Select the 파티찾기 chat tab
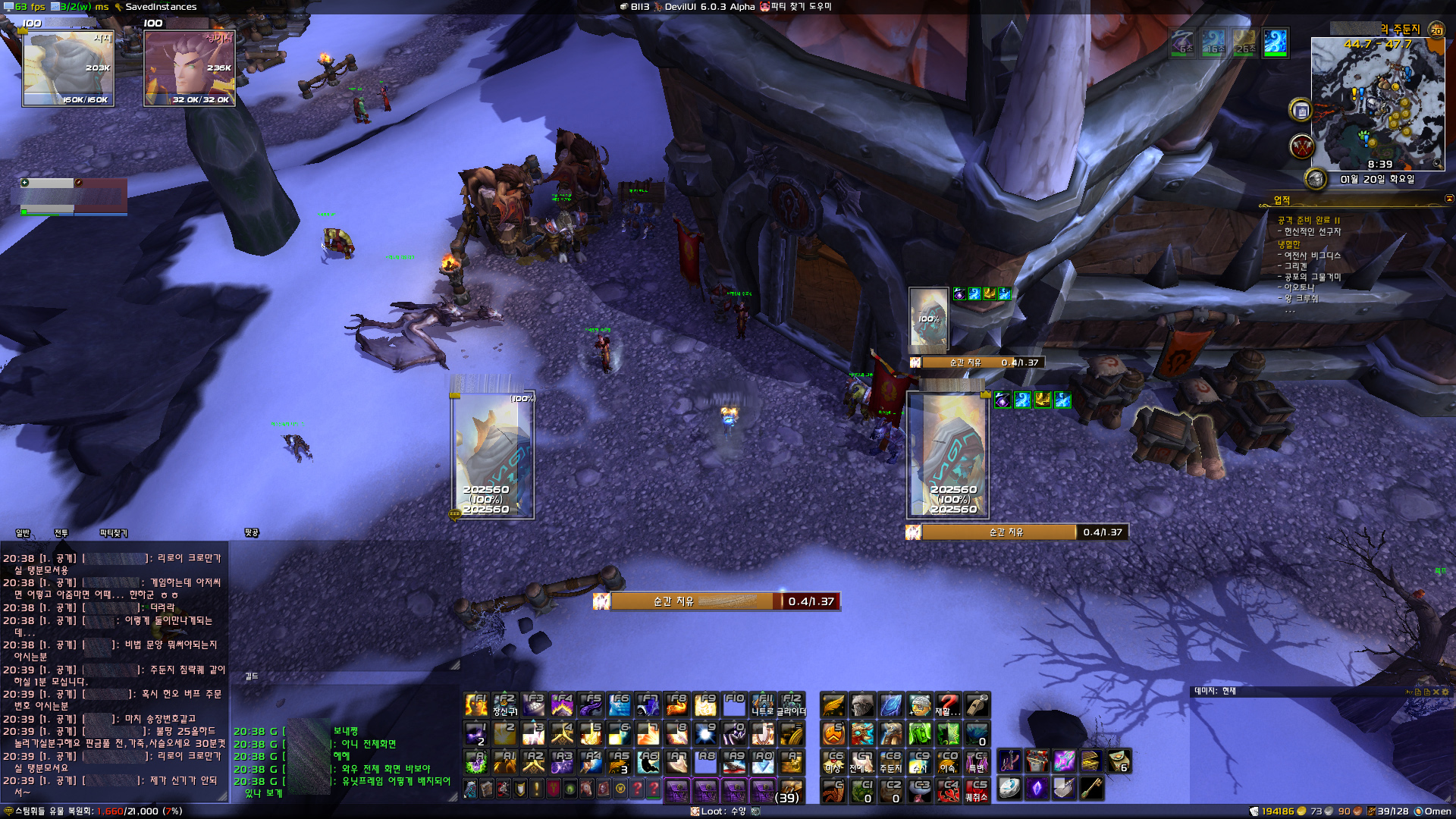 pos(114,533)
